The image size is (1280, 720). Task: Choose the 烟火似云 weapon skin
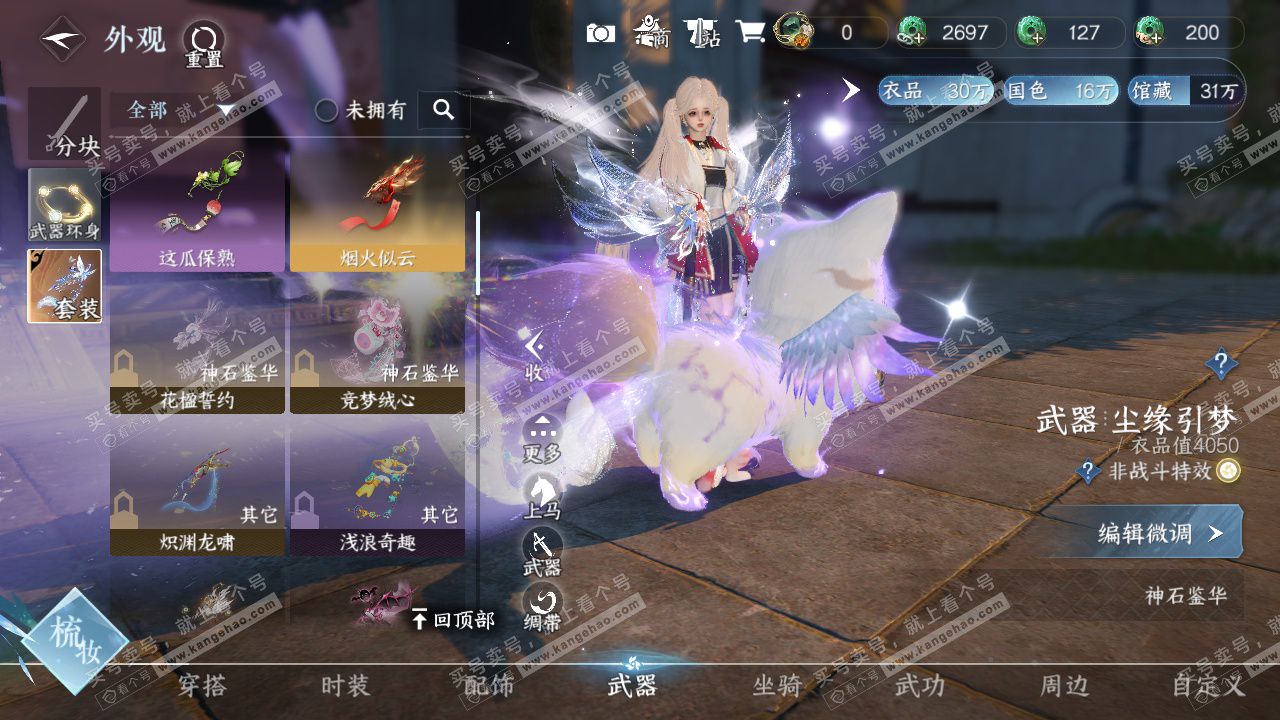tap(377, 211)
